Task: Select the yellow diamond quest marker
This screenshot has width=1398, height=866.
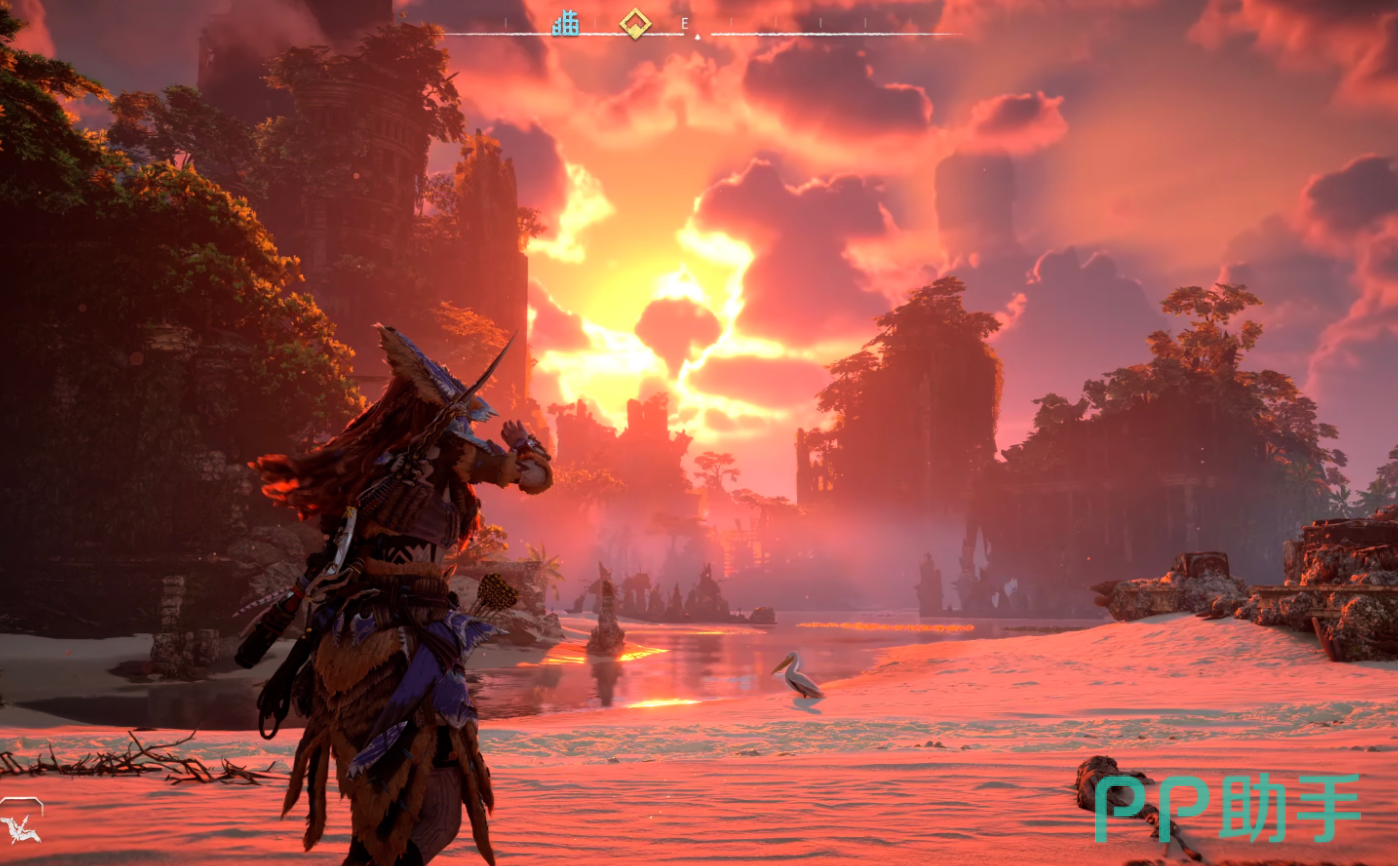Action: (635, 22)
